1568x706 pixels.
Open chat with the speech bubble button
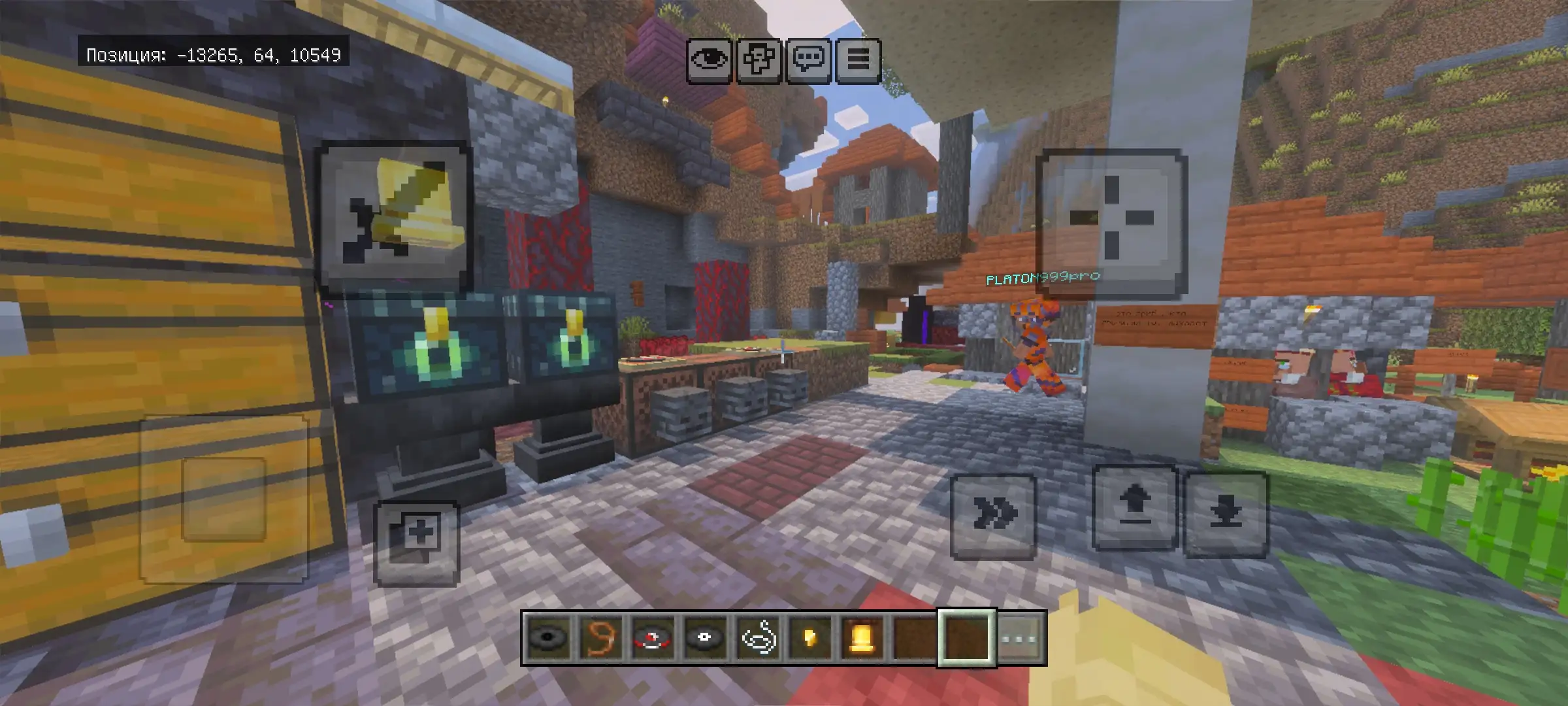(x=809, y=60)
